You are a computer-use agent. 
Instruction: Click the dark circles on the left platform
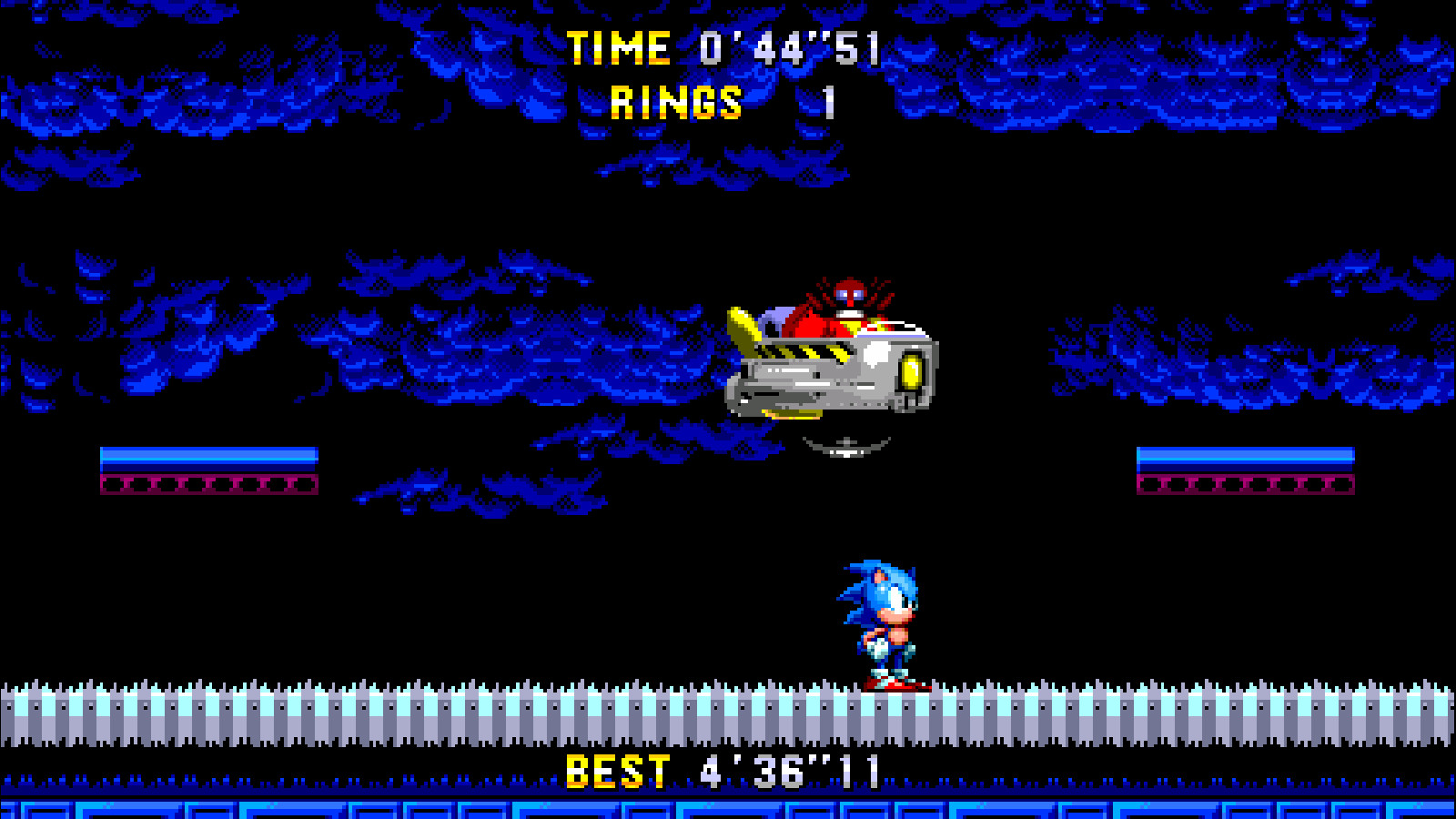click(x=207, y=482)
